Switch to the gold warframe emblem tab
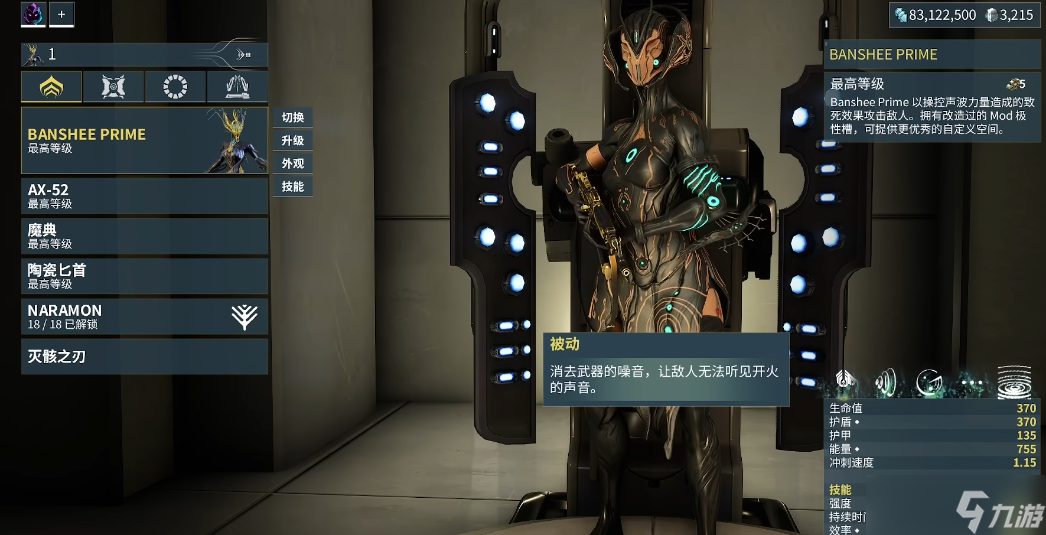1046x535 pixels. [51, 87]
